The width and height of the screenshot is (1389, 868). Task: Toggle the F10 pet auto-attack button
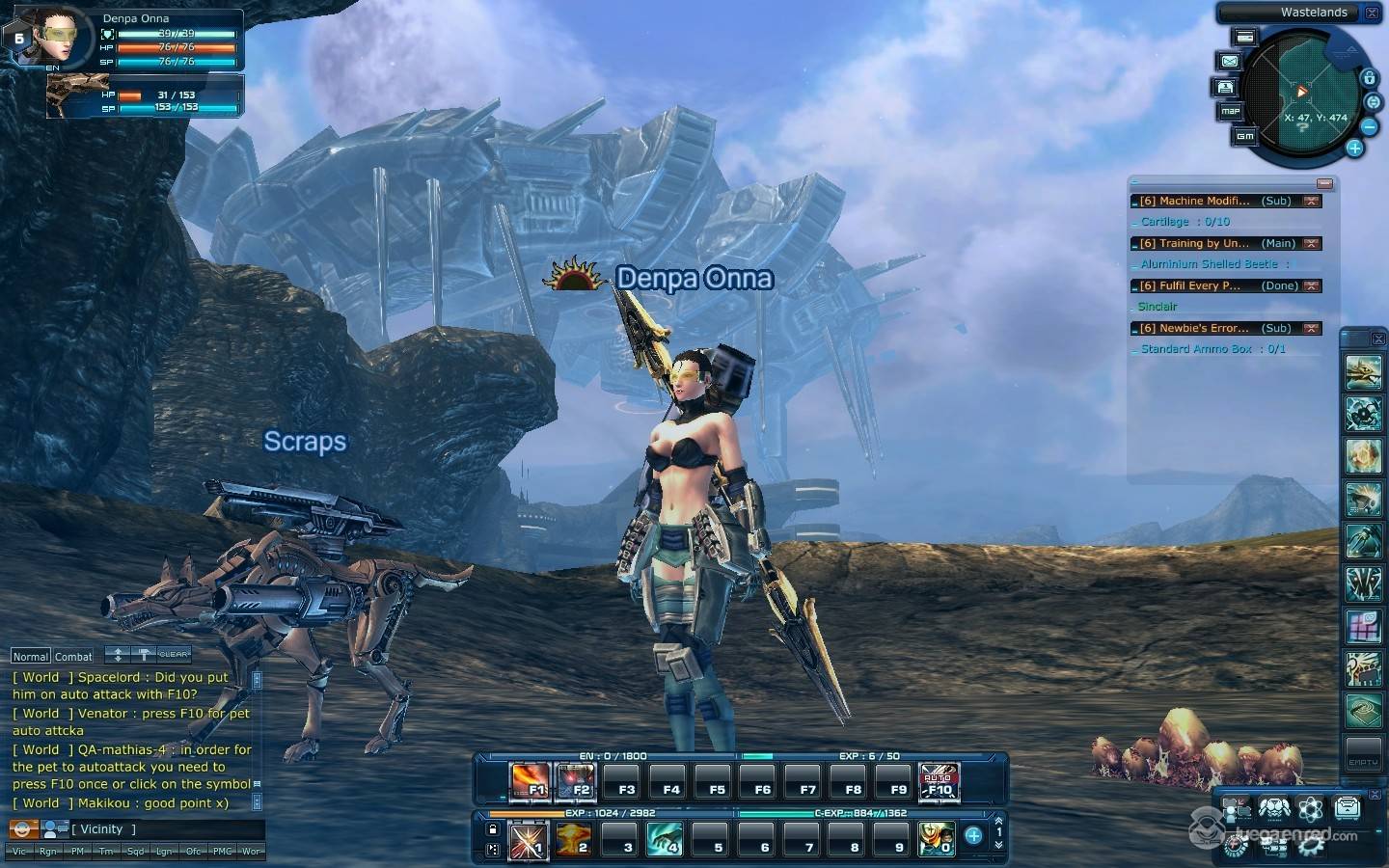[939, 782]
